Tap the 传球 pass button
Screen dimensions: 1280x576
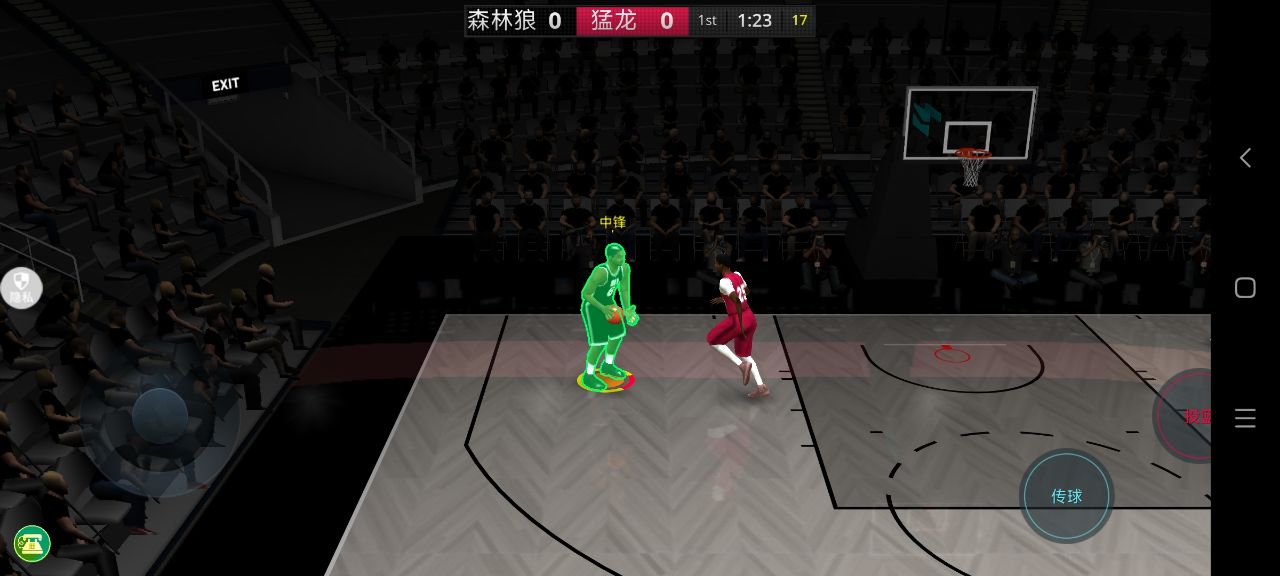click(x=1066, y=496)
